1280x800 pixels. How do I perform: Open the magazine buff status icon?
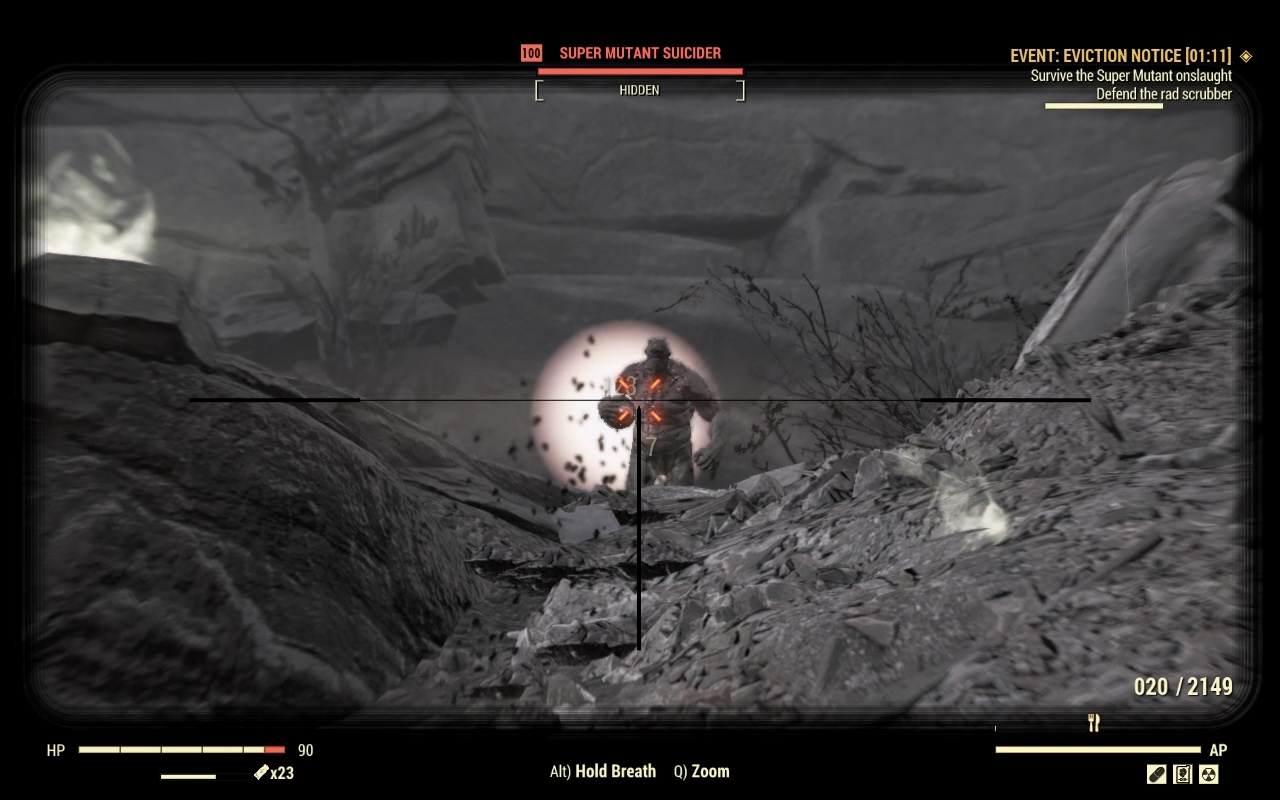coord(1183,774)
